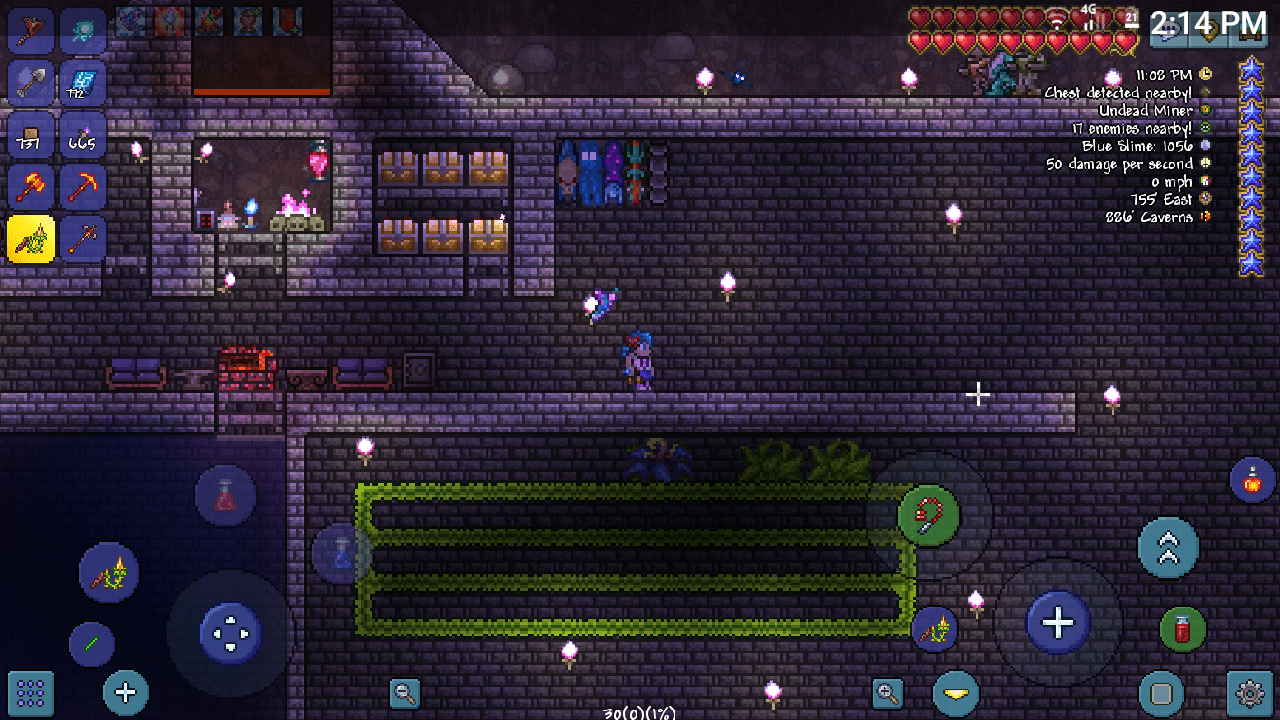Tap the red jar icon in the green circle

pyautogui.click(x=1183, y=631)
